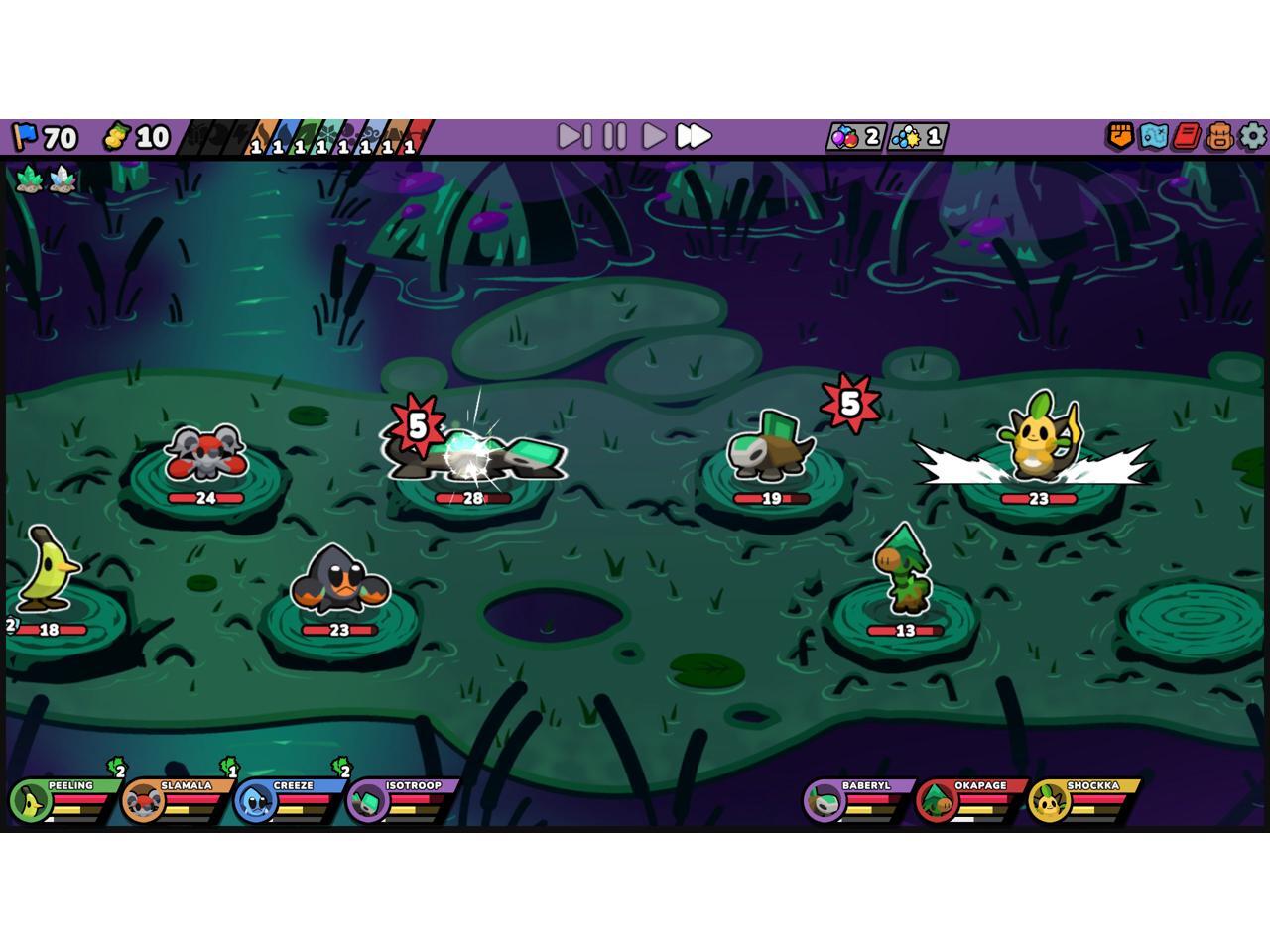Choose Creeze's team portrait
Viewport: 1270px width, 952px height.
[x=254, y=801]
